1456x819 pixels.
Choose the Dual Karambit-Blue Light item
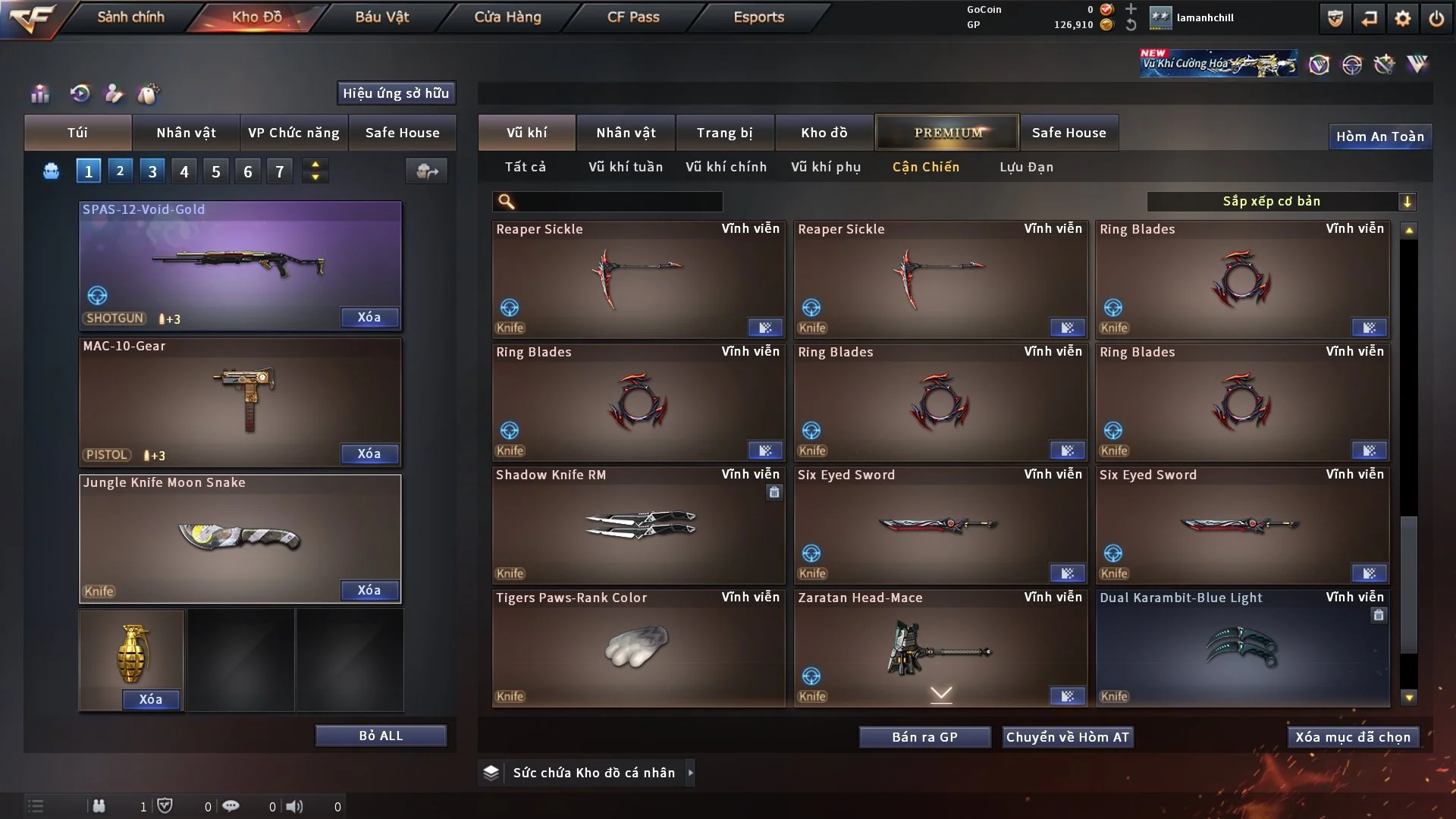1242,648
